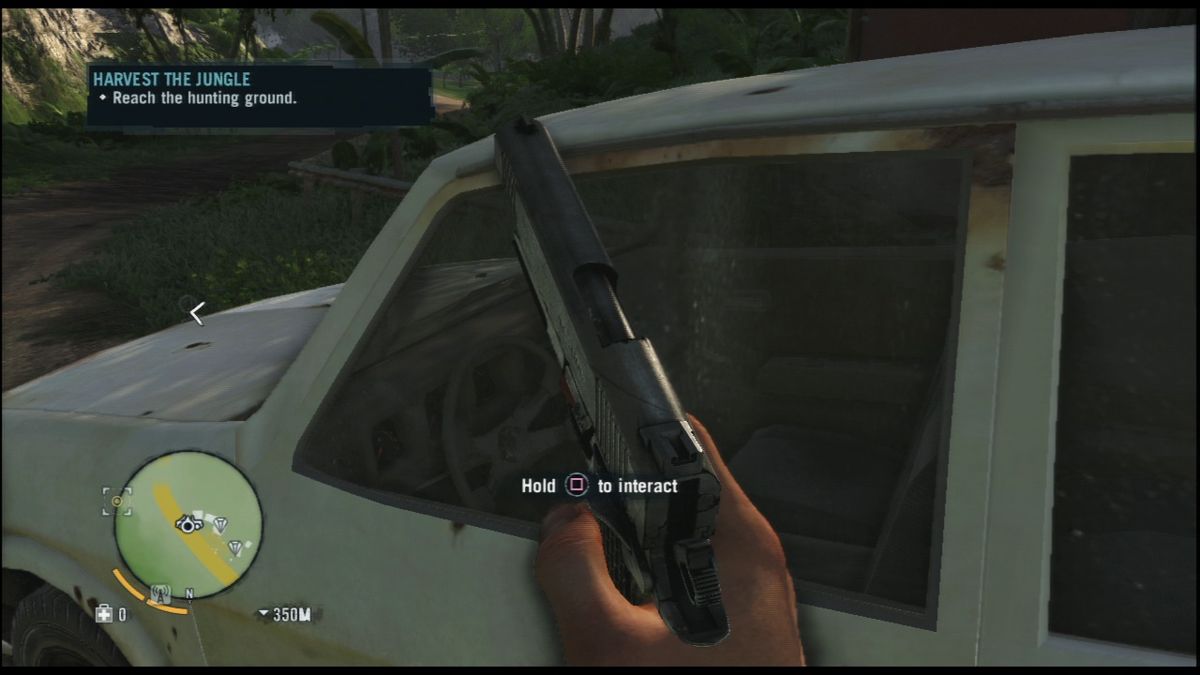1200x675 pixels.
Task: Open the circular minimap
Action: click(x=188, y=525)
